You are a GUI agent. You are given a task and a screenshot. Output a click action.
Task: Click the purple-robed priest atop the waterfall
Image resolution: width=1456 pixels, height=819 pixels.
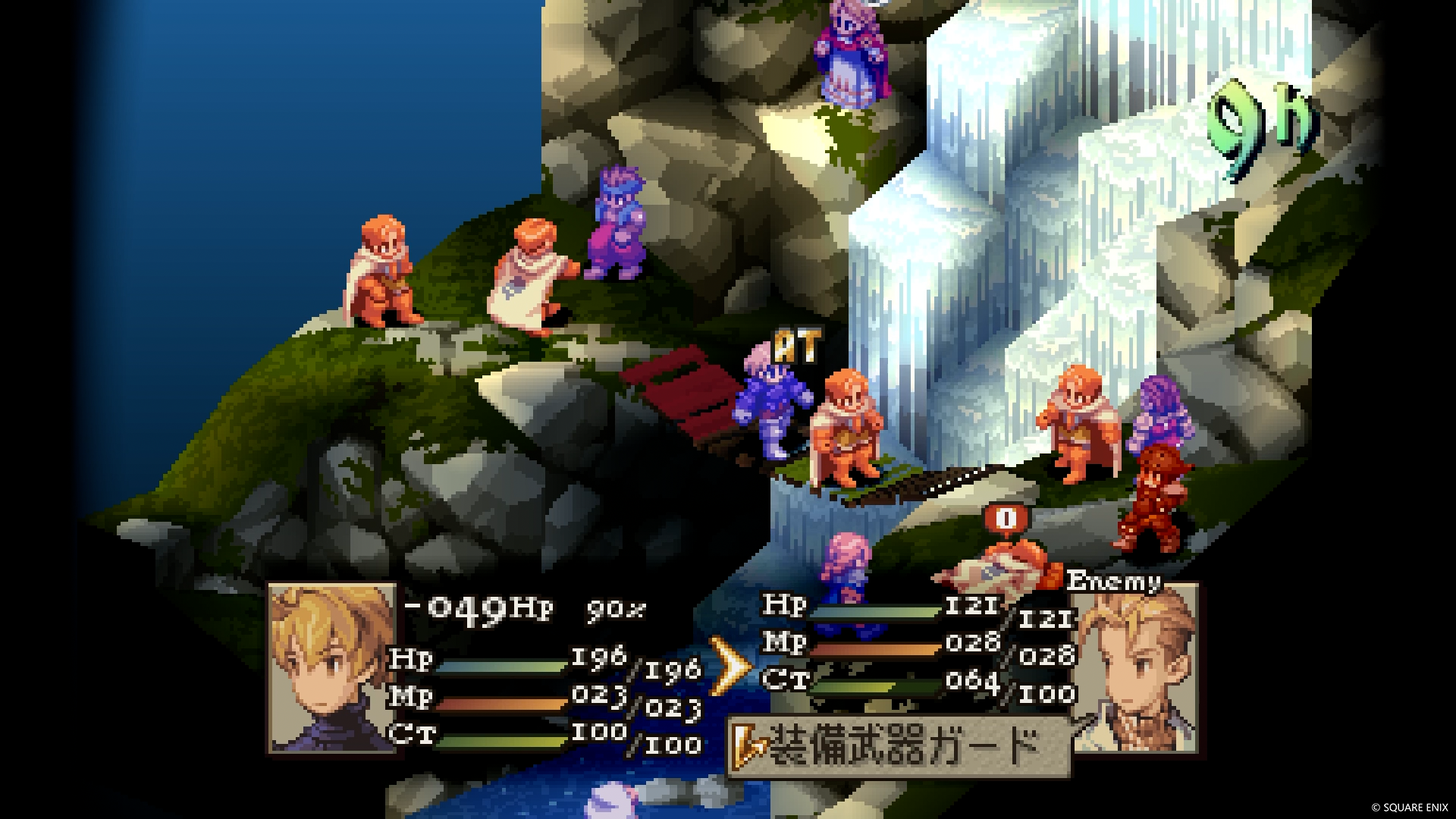coord(849,53)
